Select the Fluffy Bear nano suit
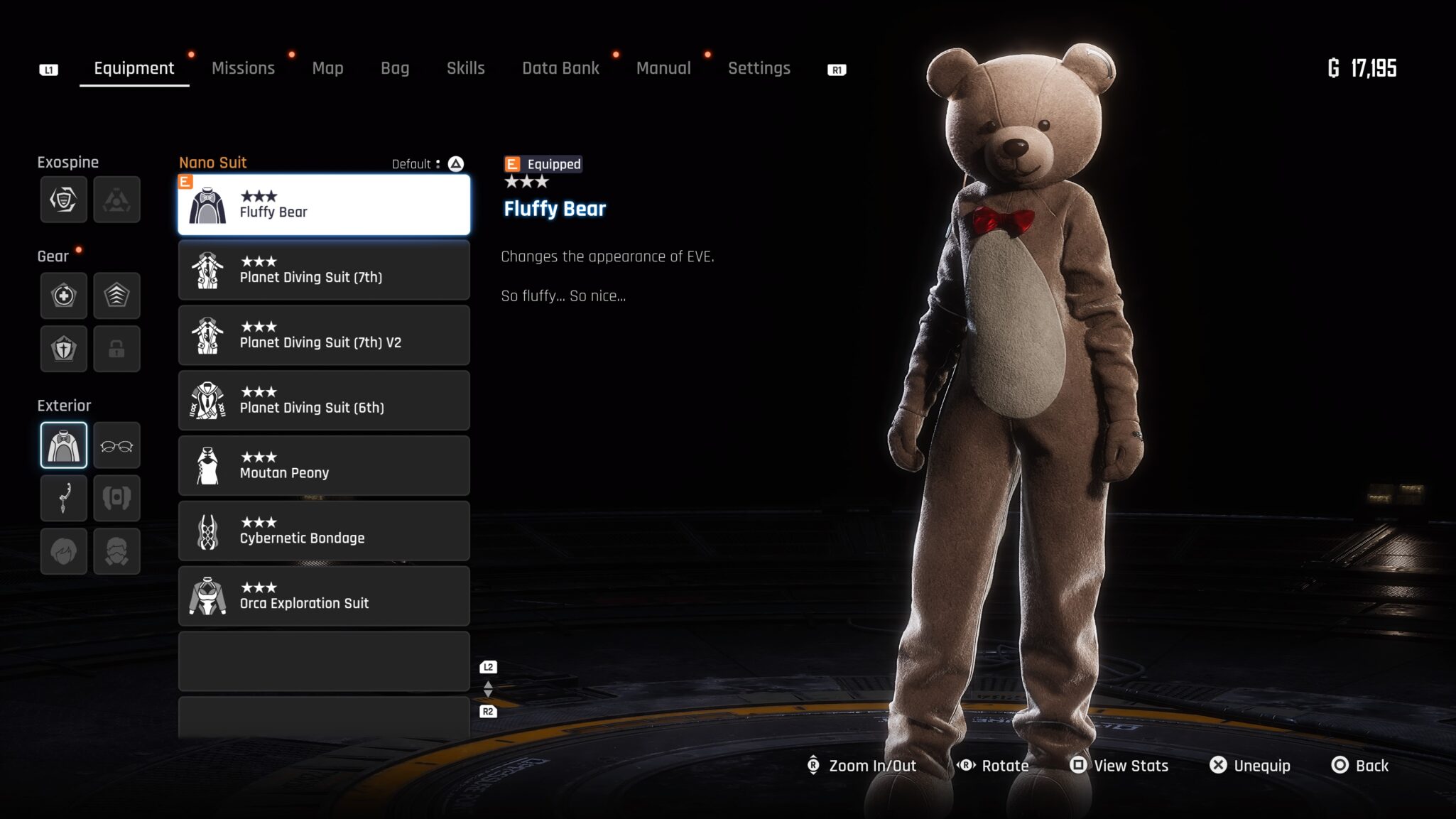 324,205
